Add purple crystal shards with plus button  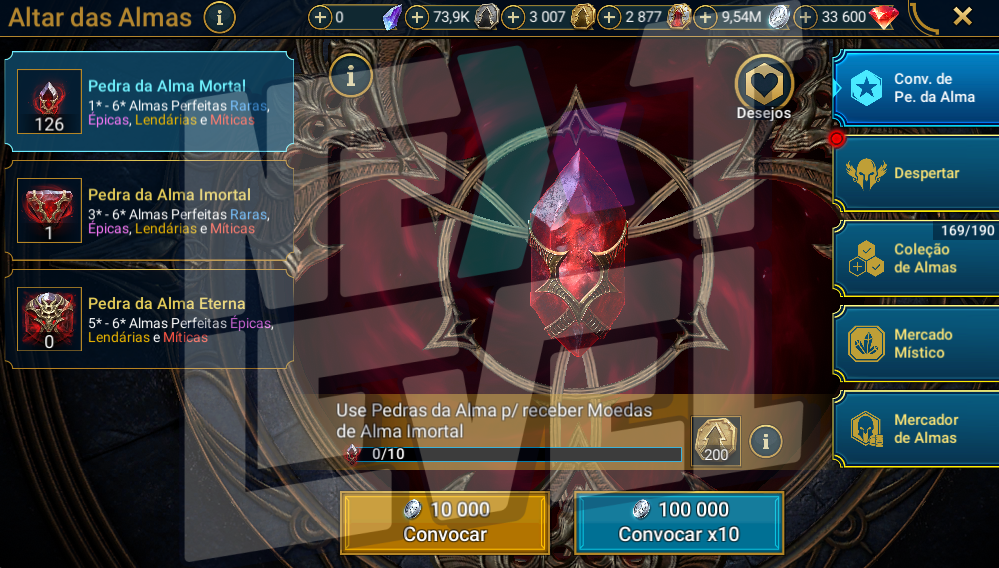[x=320, y=17]
